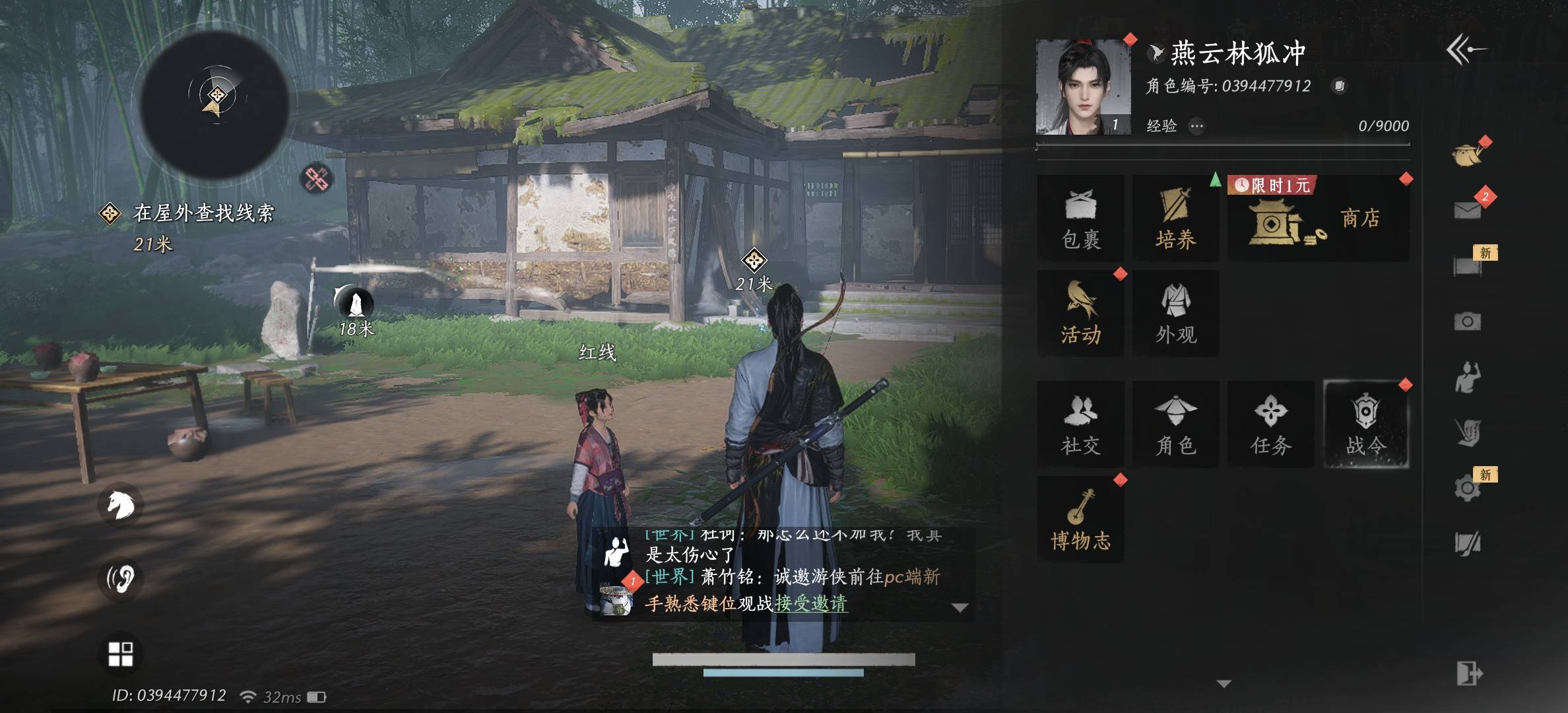Viewport: 1568px width, 713px height.
Task: Open the 外观 appearance menu
Action: click(1175, 314)
